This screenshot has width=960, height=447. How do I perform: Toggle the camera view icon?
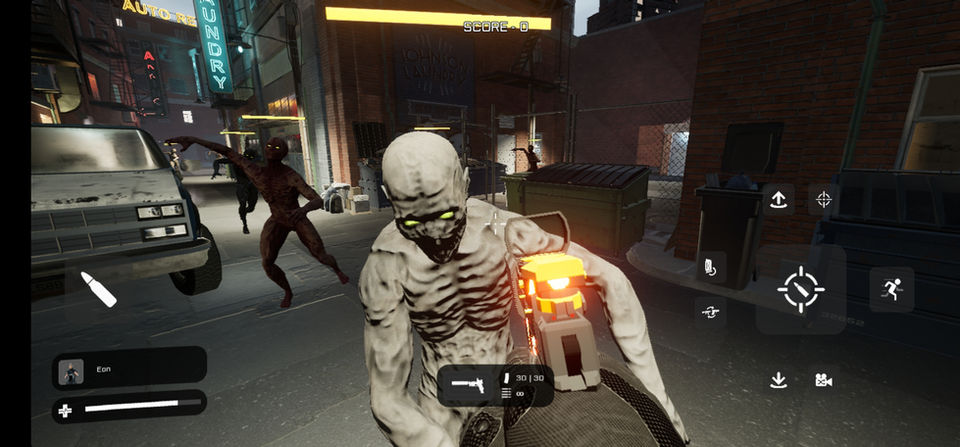(x=823, y=380)
